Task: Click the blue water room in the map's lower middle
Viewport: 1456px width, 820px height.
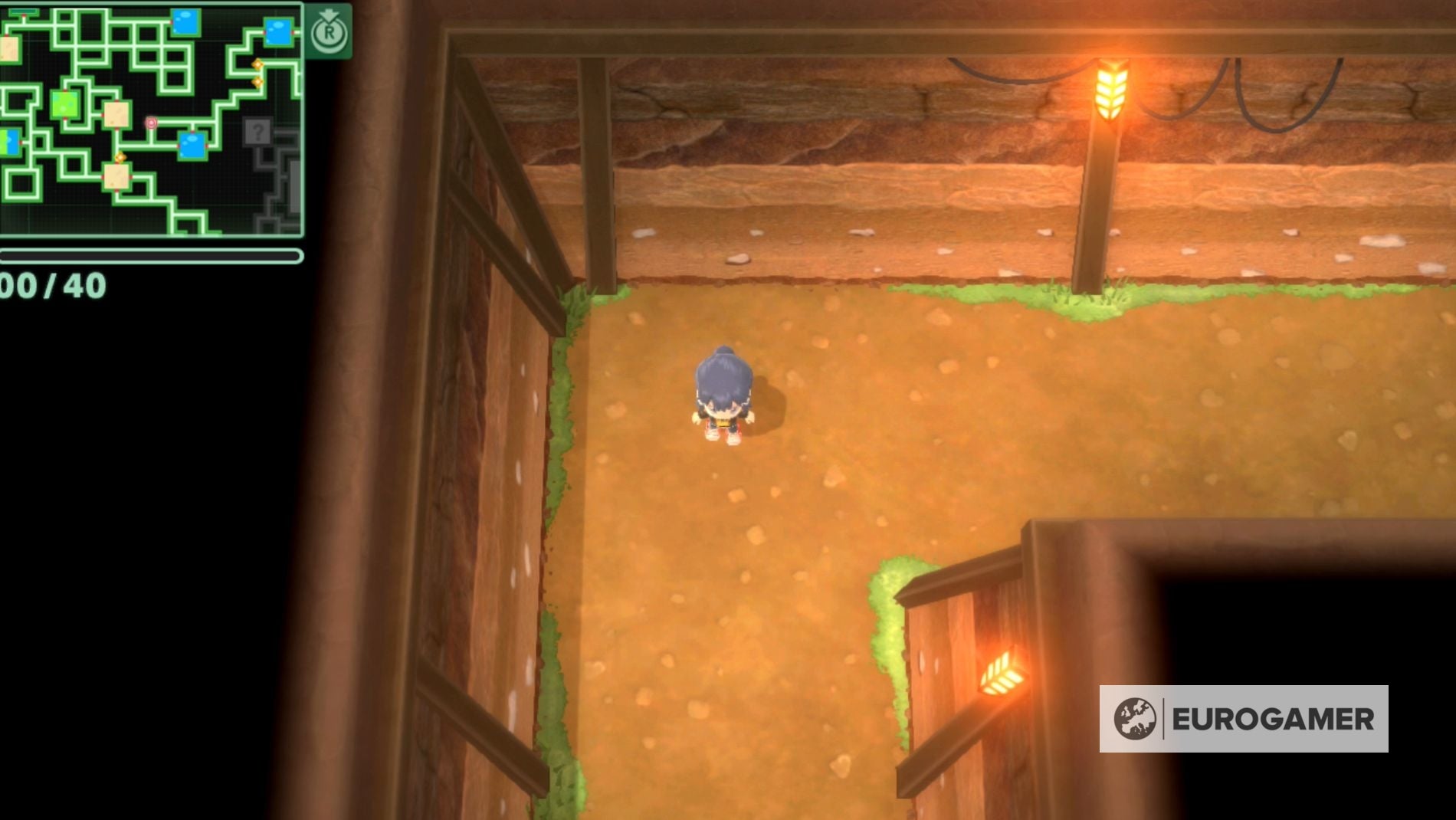Action: coord(194,145)
